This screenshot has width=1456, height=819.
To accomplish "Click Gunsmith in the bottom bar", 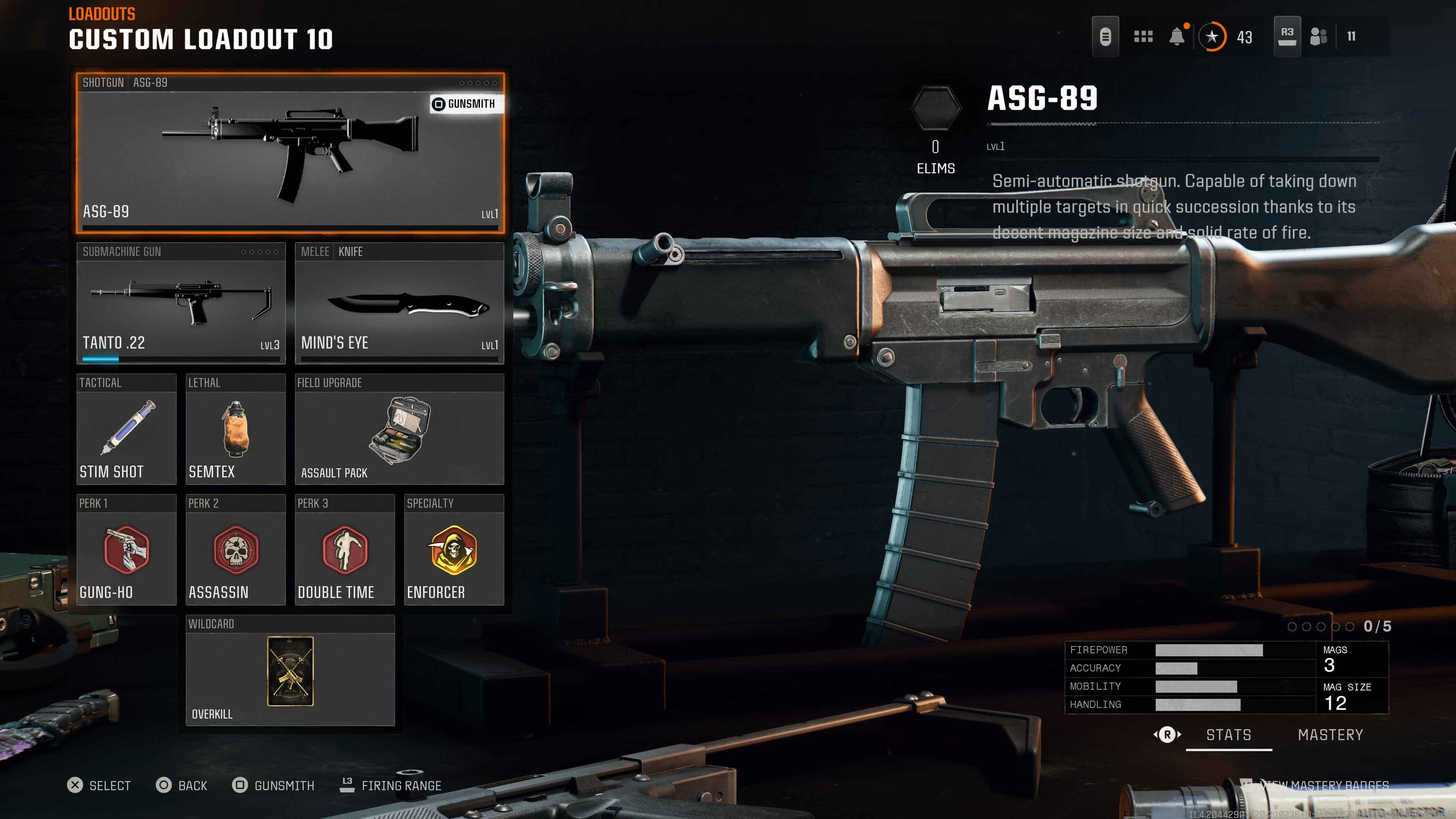I will 273,786.
